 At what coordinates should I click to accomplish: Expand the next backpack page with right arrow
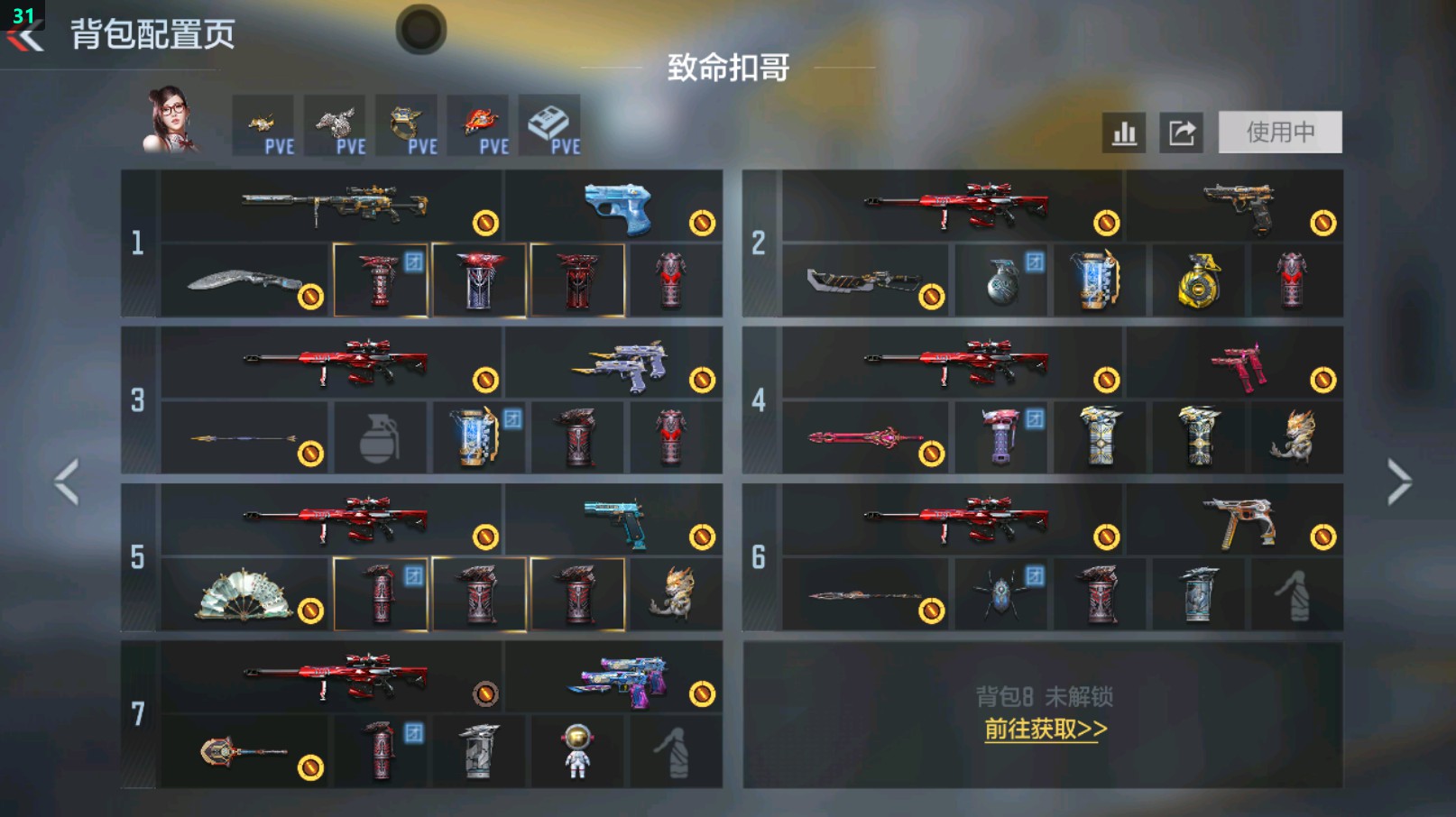(x=1401, y=482)
